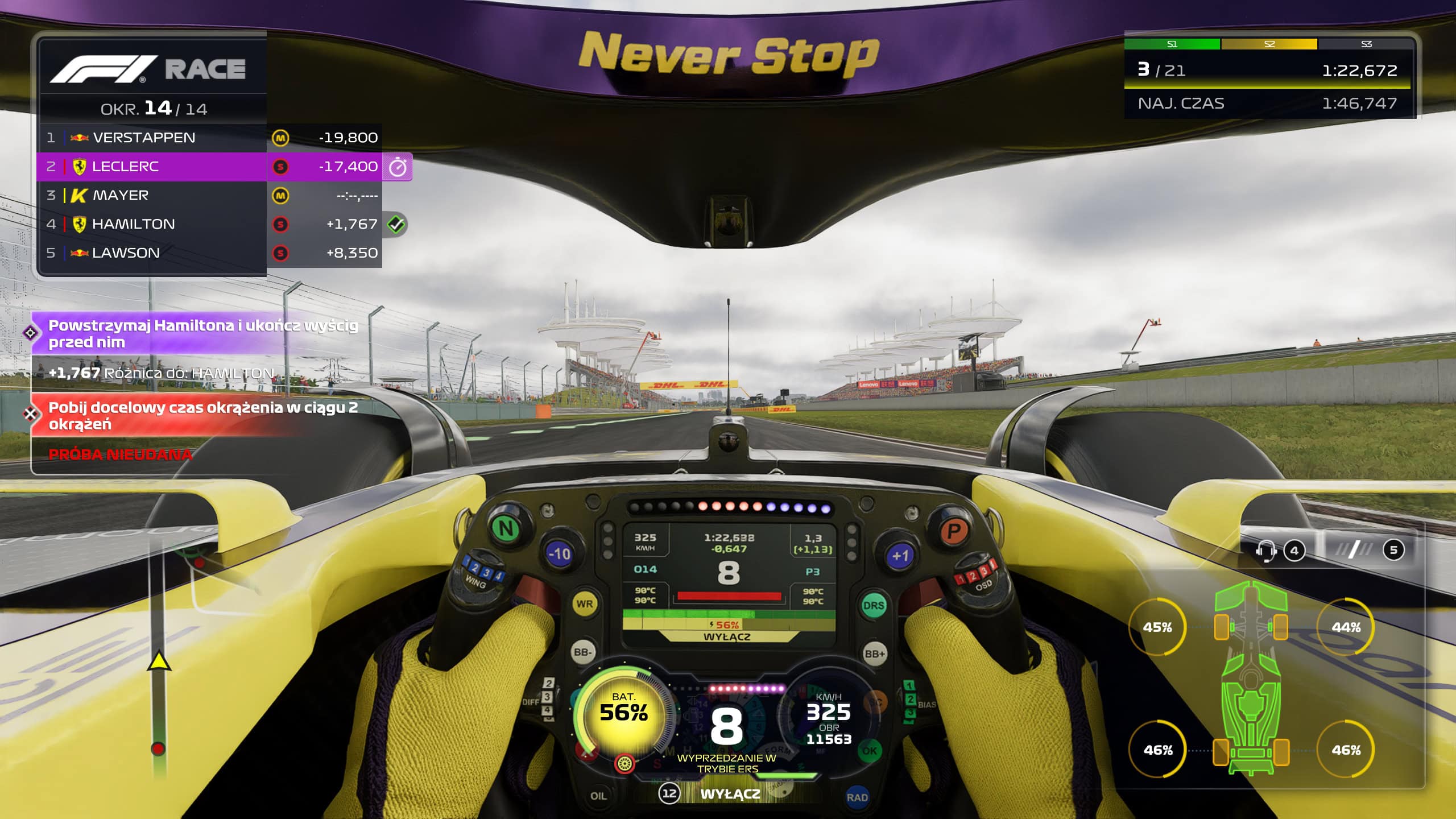
Task: Click the stopwatch icon beside Leclerc's gap
Action: coord(398,167)
